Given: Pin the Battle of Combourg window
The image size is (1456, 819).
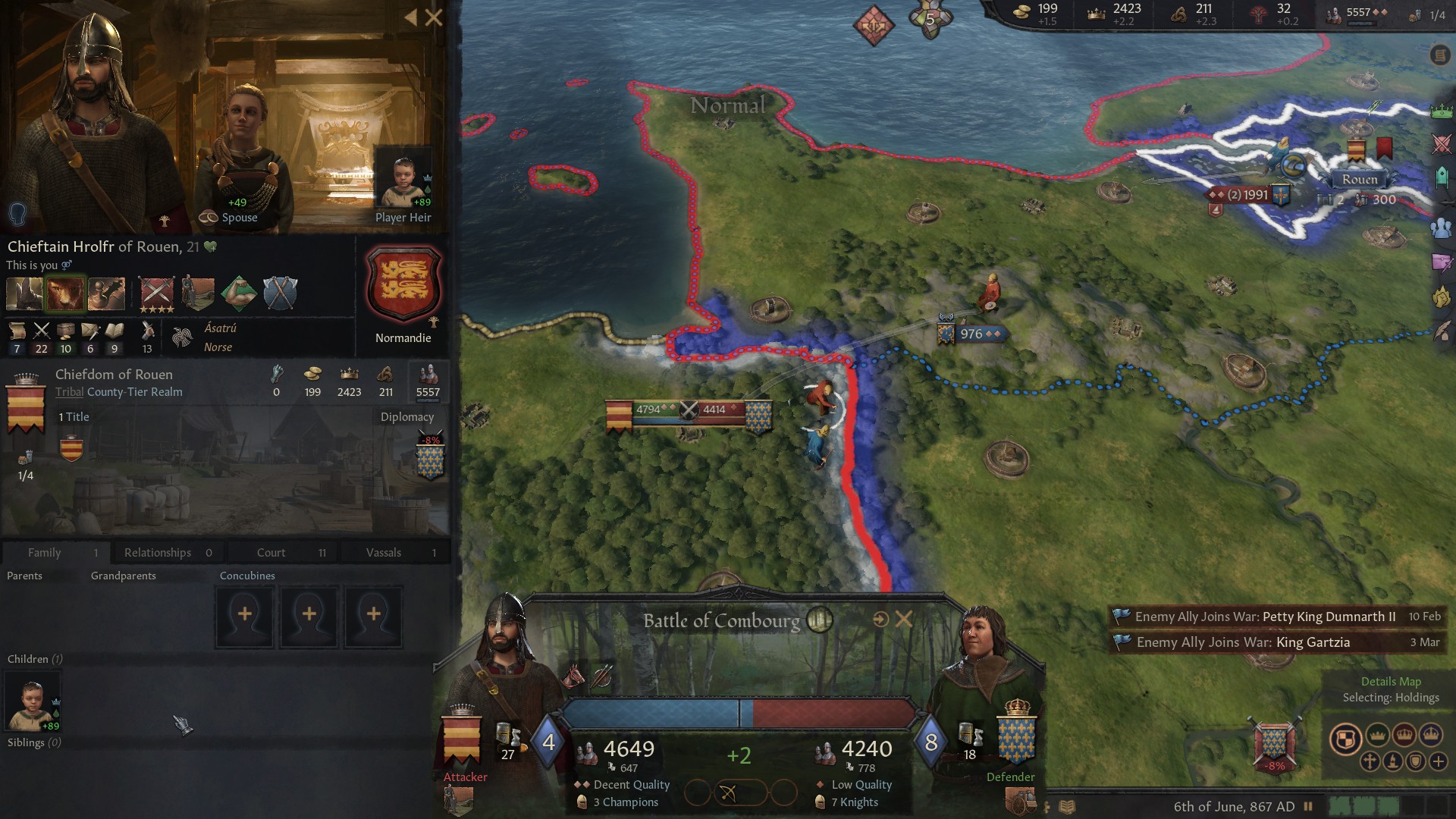Looking at the screenshot, I should (x=880, y=620).
